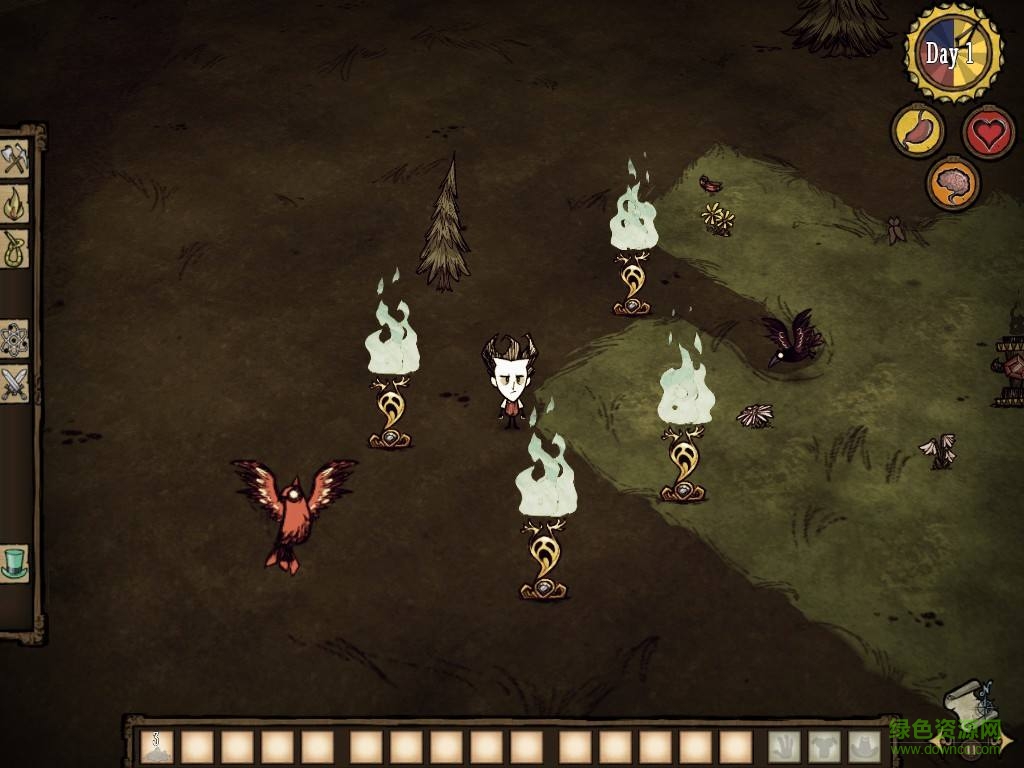
Task: Click the Day 1 clock dial
Action: (x=953, y=53)
